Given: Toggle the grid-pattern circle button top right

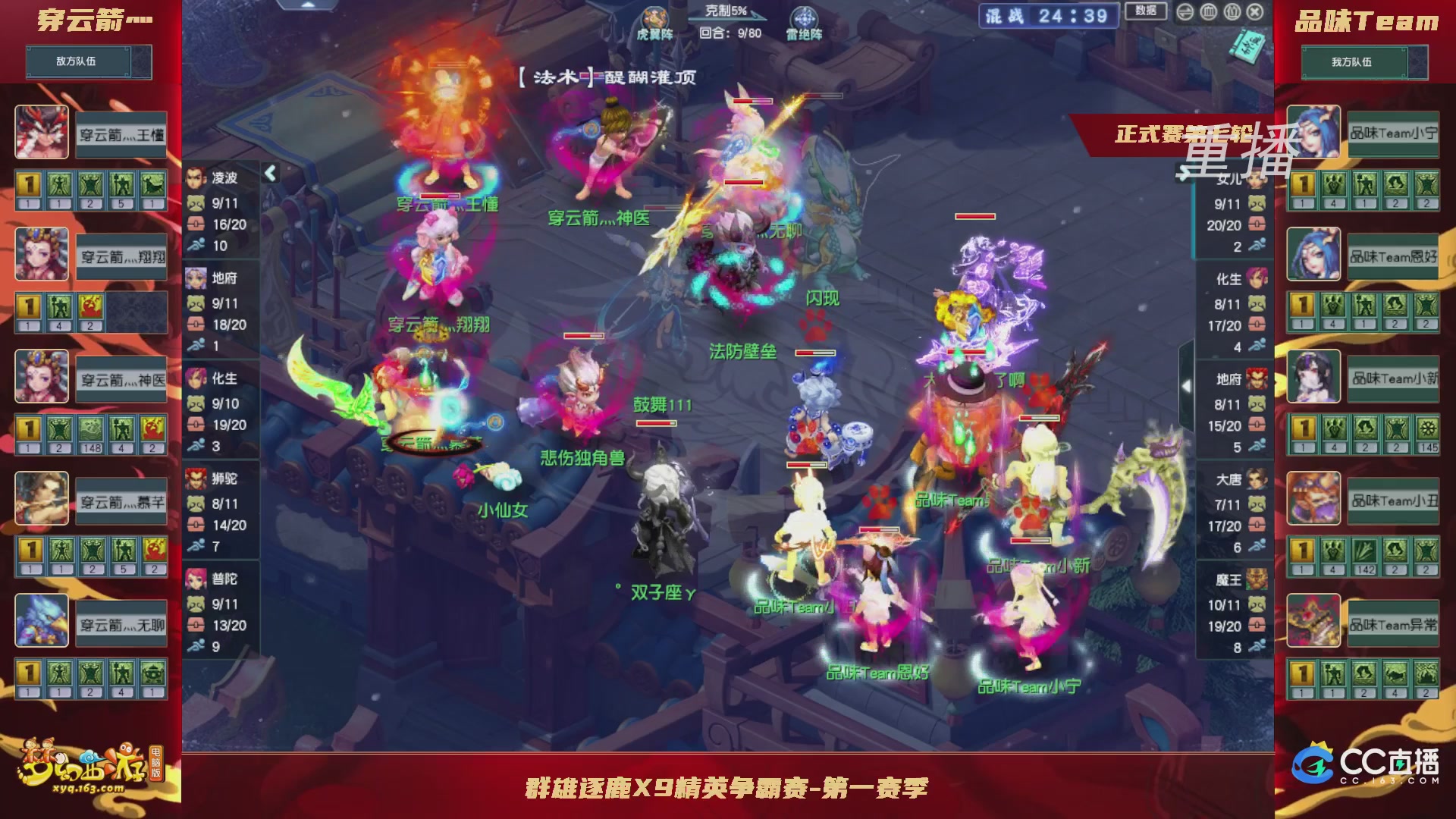Looking at the screenshot, I should point(1209,12).
